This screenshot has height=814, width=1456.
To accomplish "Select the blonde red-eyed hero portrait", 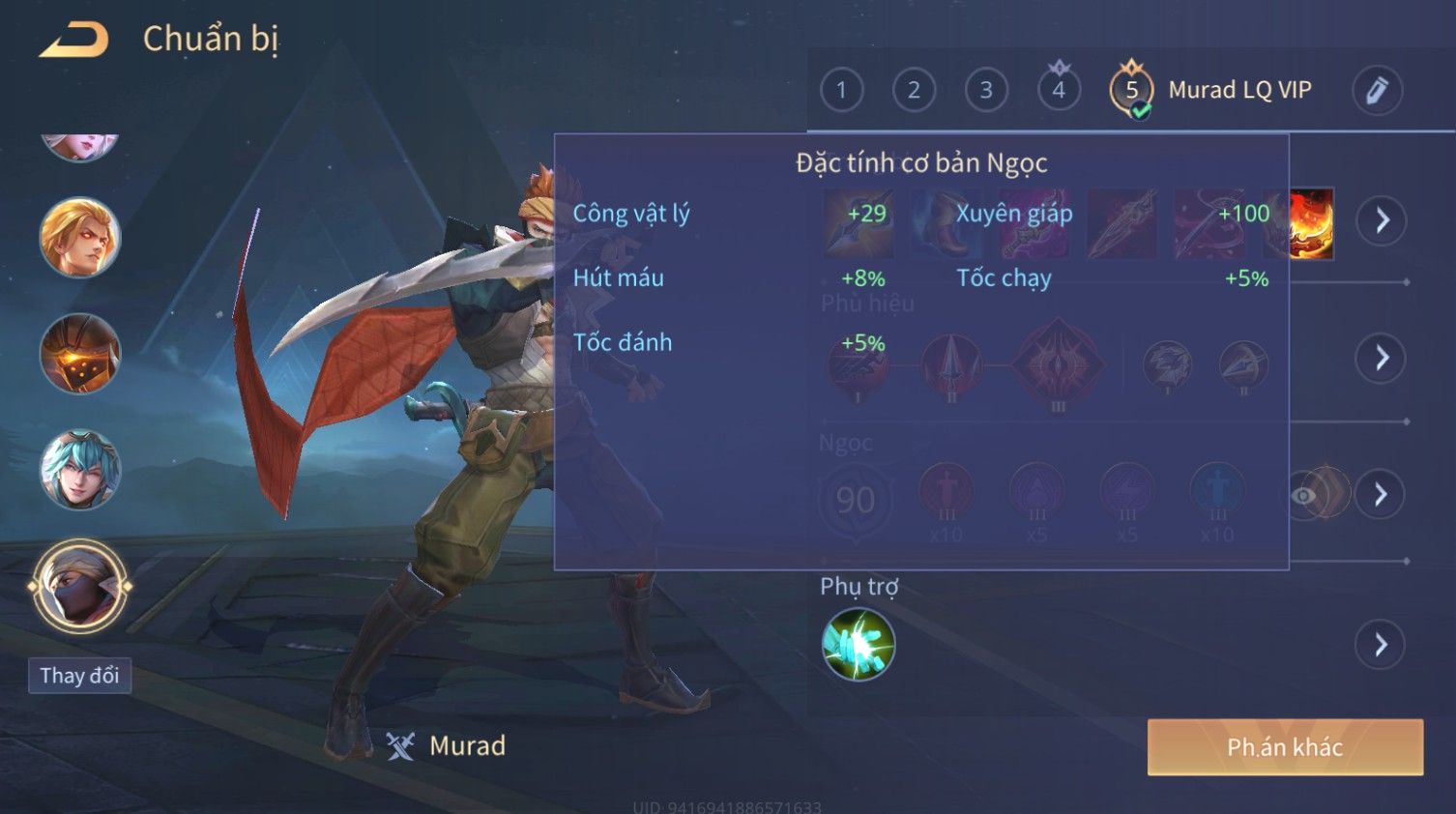I will pos(79,238).
